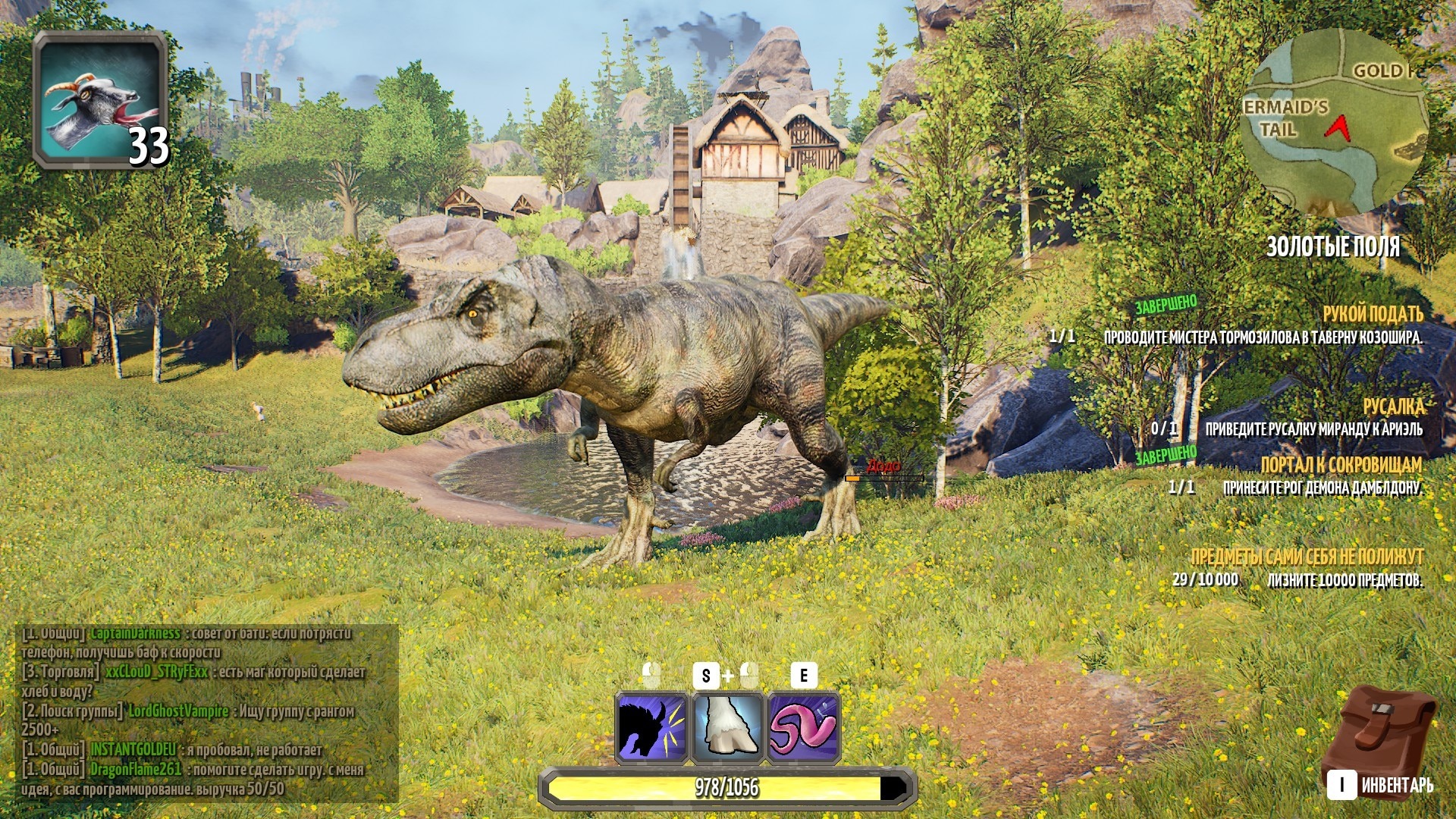This screenshot has height=819, width=1456.
Task: Click the chat message log
Action: (x=206, y=711)
